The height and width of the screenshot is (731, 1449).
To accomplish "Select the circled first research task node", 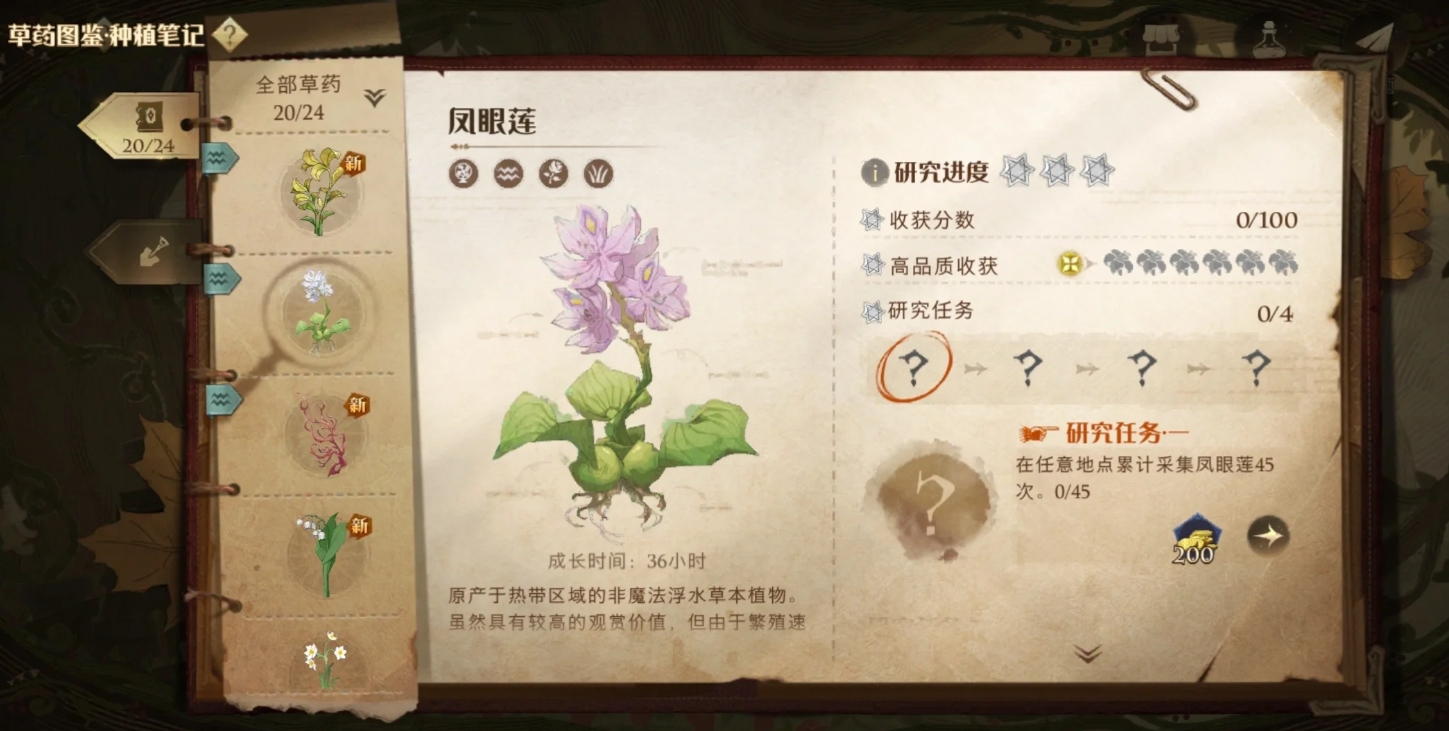I will pos(913,368).
